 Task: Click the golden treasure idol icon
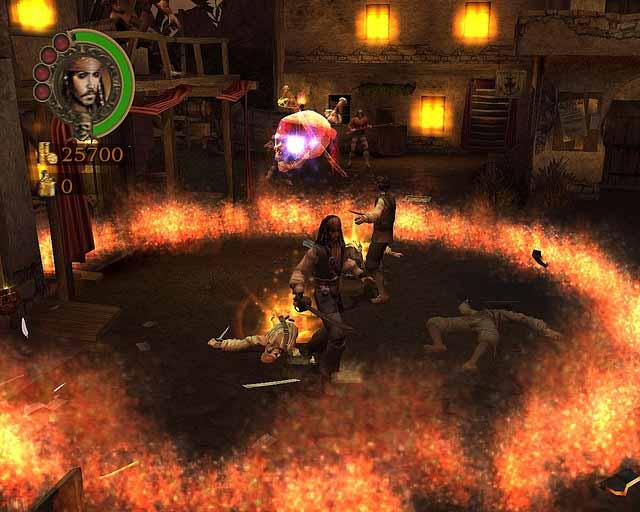click(46, 184)
